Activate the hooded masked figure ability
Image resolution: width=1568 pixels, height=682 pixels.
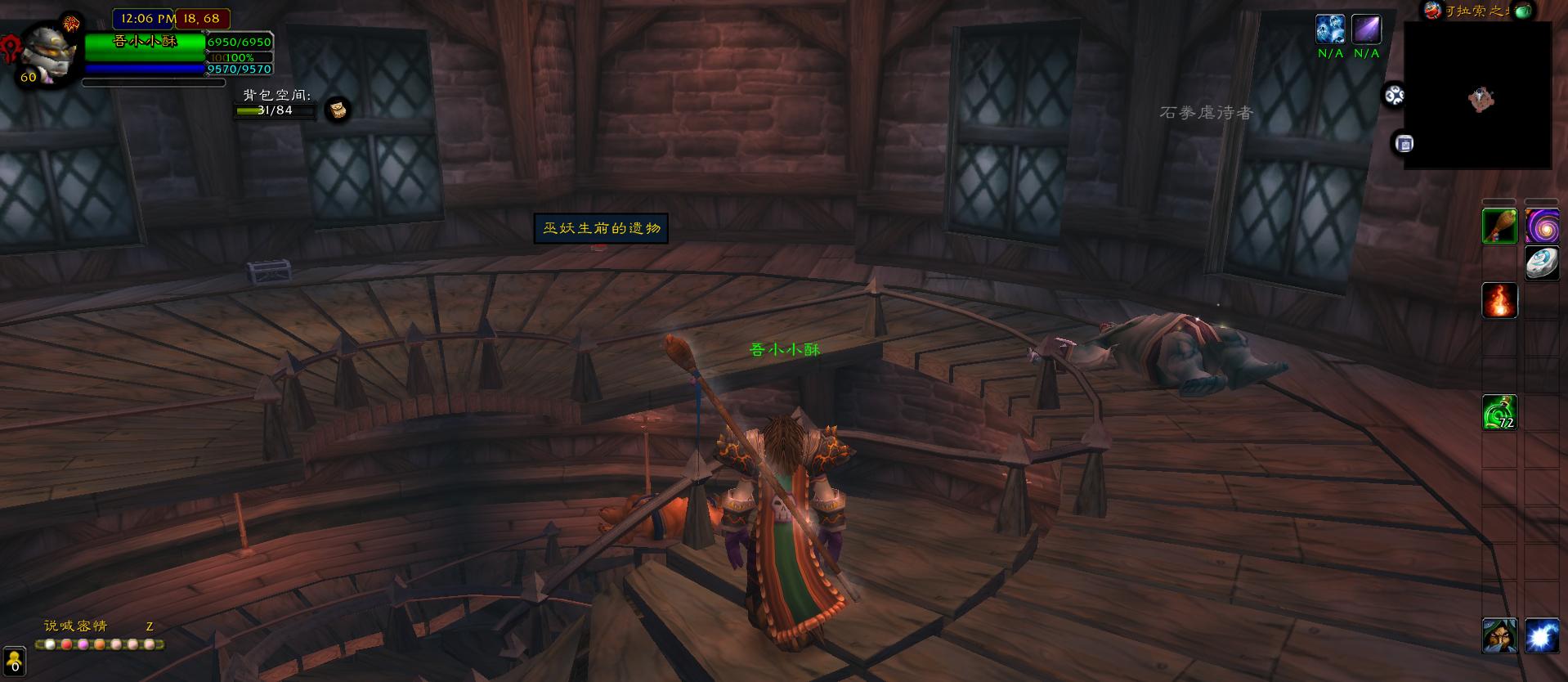tap(1499, 635)
